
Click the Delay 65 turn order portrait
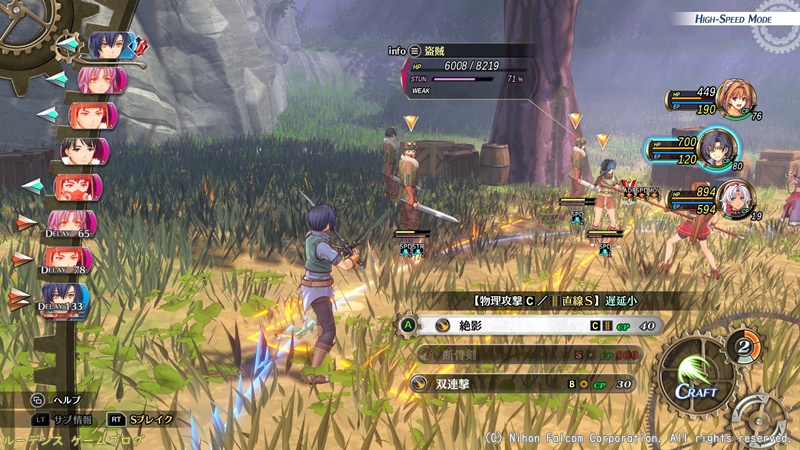pyautogui.click(x=72, y=224)
